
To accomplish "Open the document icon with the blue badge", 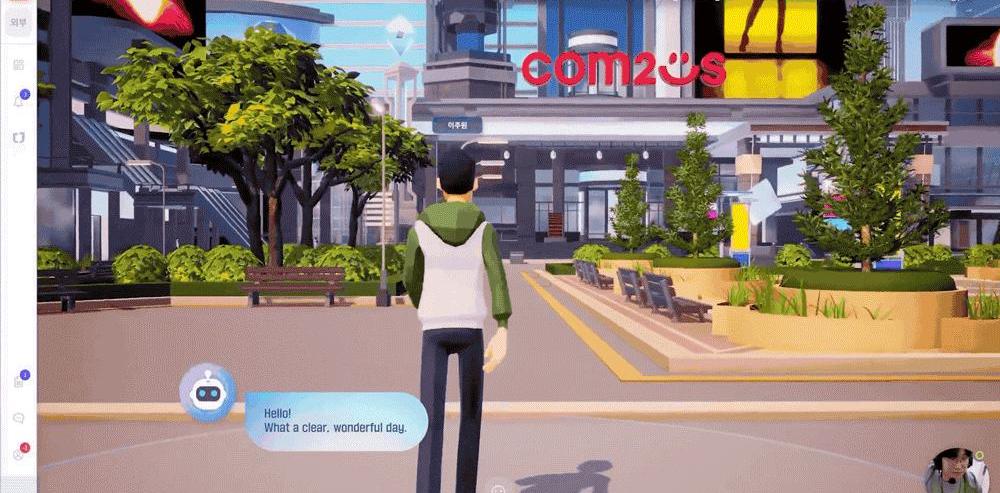I will (18, 382).
